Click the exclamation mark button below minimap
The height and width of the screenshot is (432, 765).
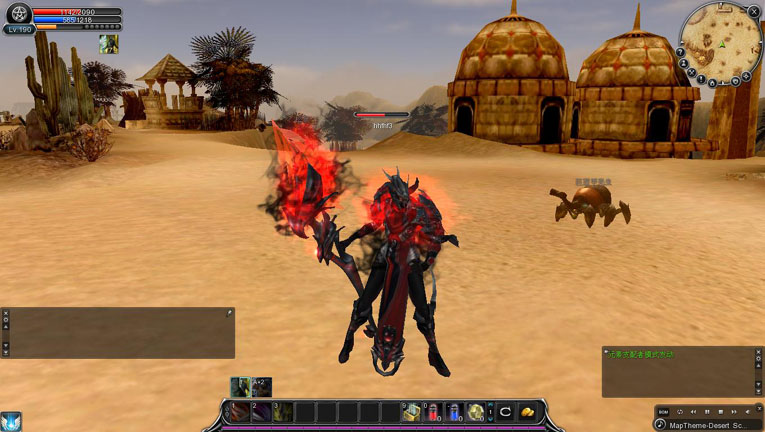click(x=701, y=78)
